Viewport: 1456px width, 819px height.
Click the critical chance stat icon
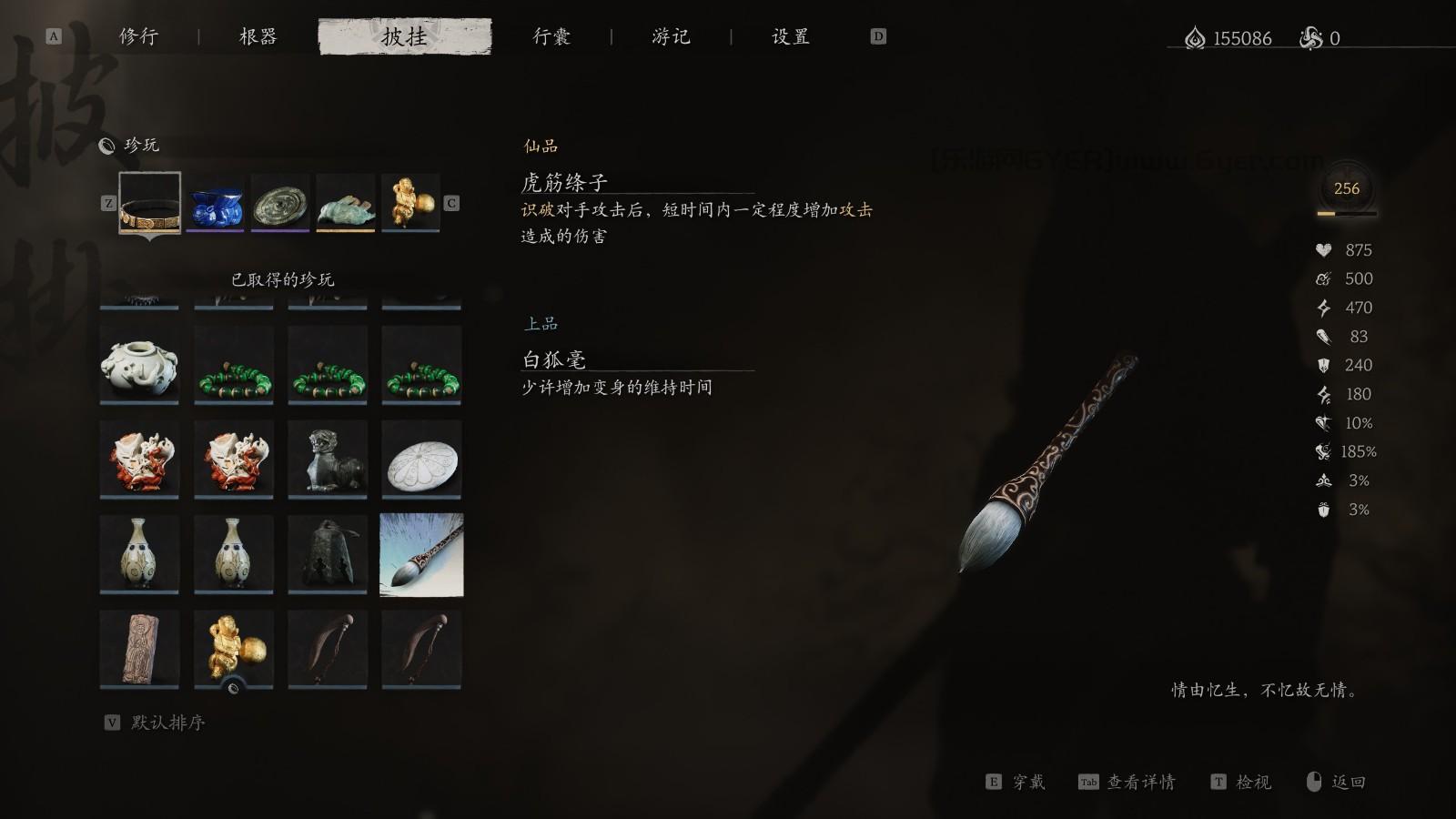(x=1324, y=422)
